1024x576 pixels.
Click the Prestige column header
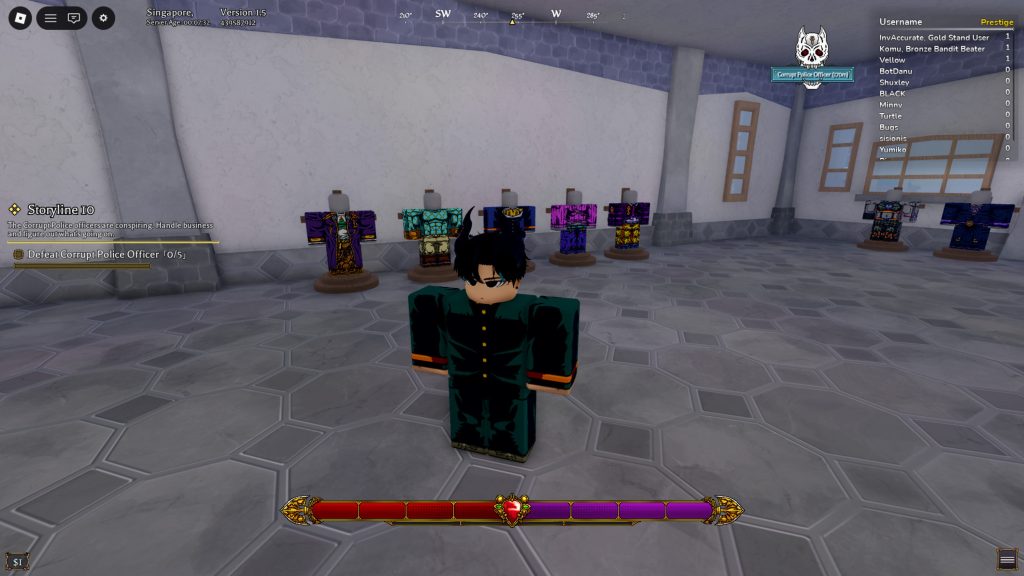point(996,22)
